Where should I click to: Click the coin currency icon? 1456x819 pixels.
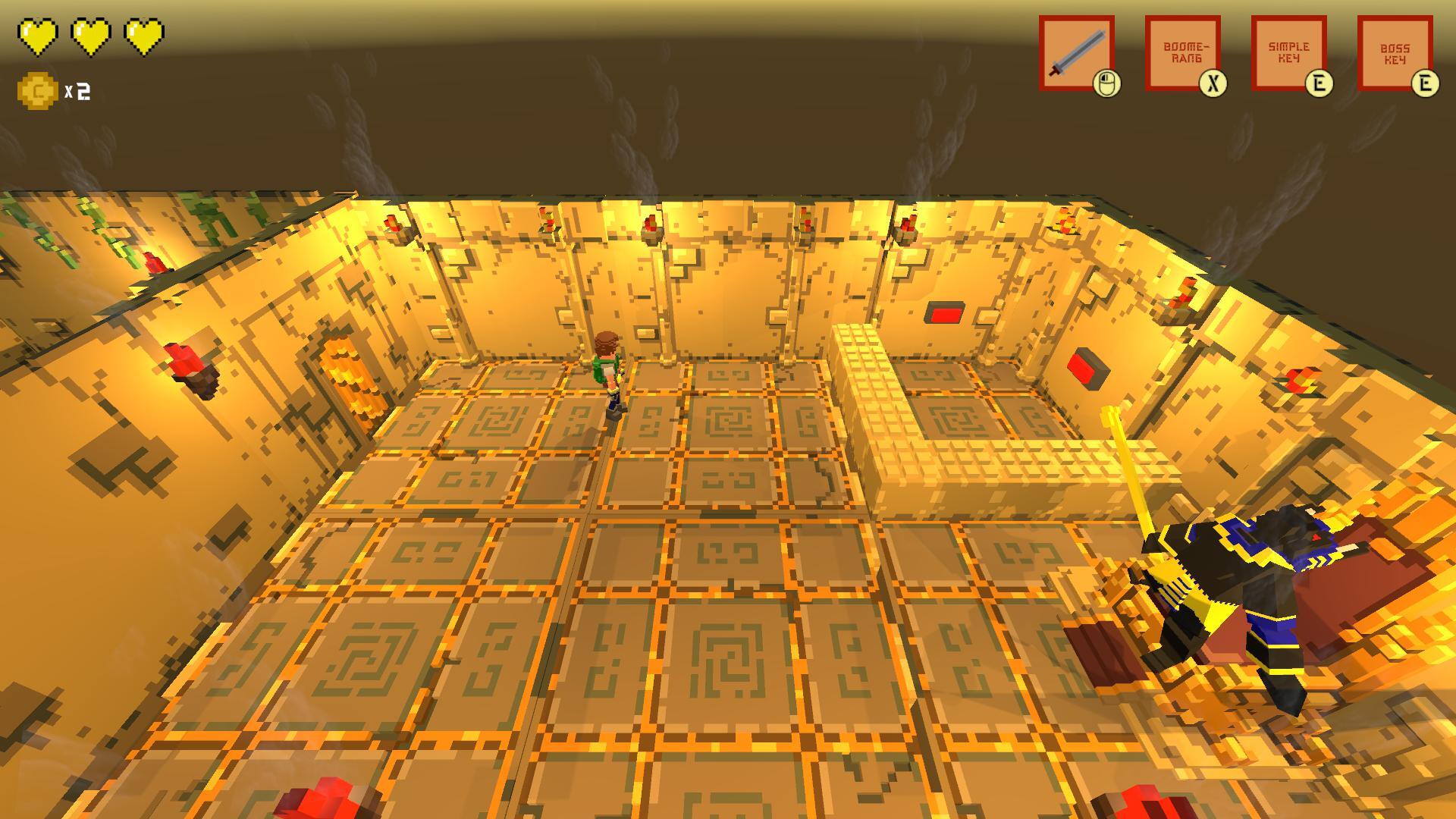[36, 88]
